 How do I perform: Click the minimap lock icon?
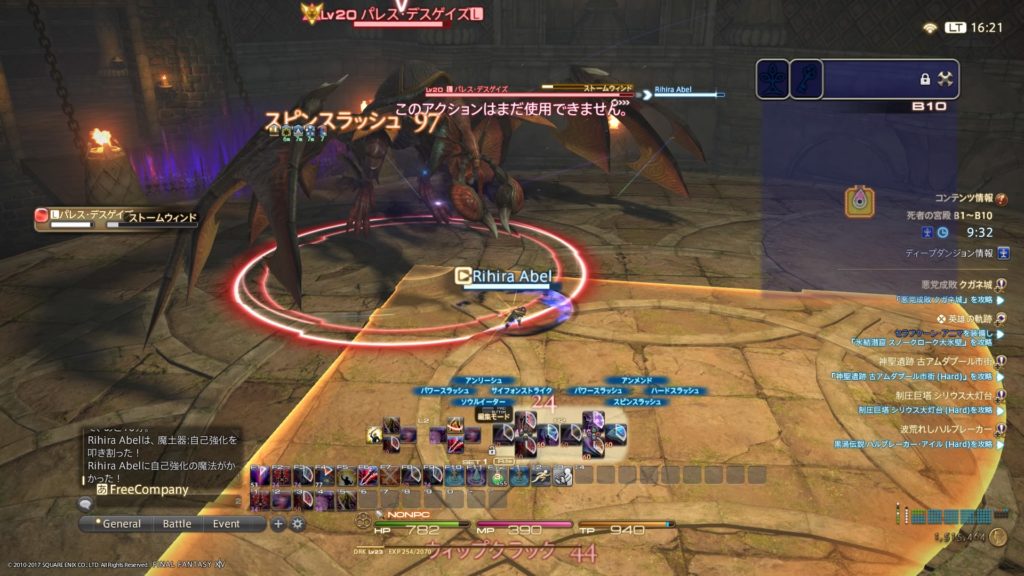925,78
